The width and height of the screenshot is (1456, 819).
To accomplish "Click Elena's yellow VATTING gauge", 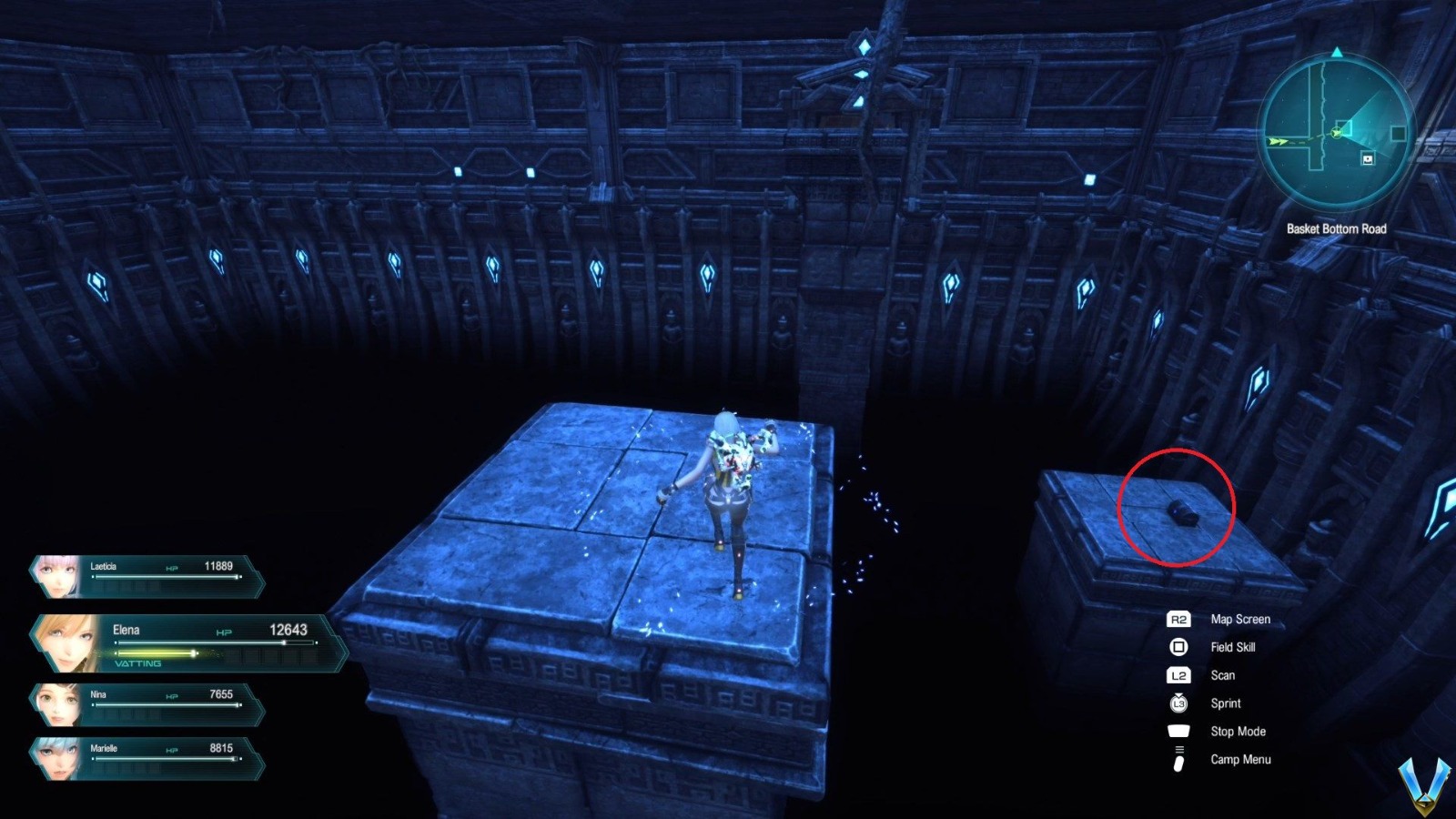I will pos(155,653).
